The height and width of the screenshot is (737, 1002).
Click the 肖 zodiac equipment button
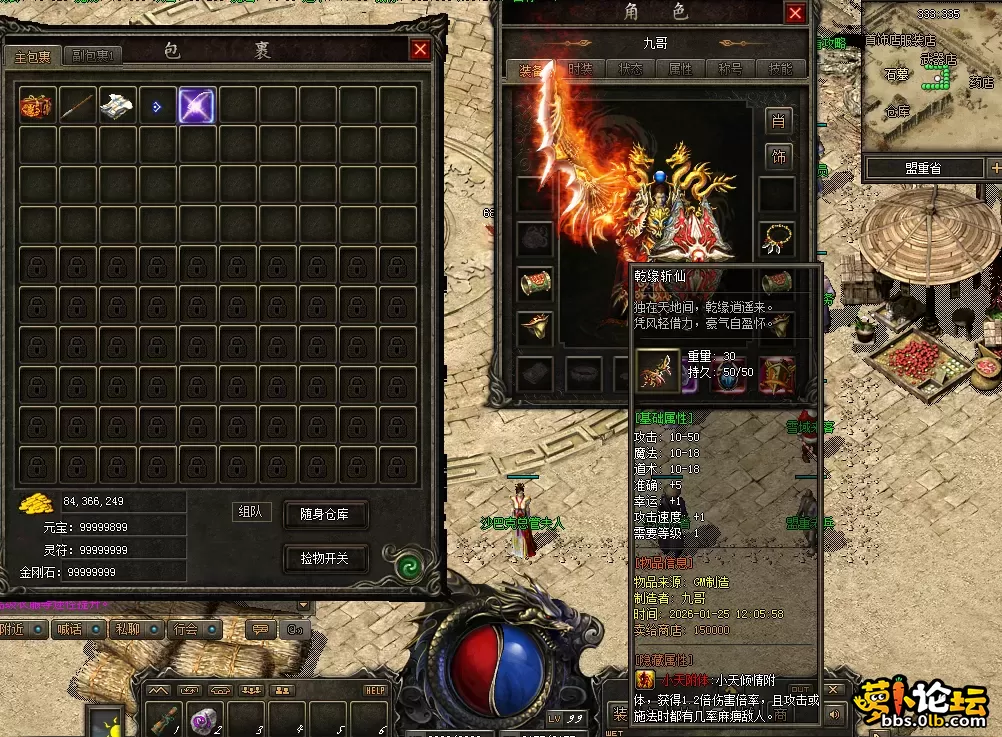tap(778, 121)
